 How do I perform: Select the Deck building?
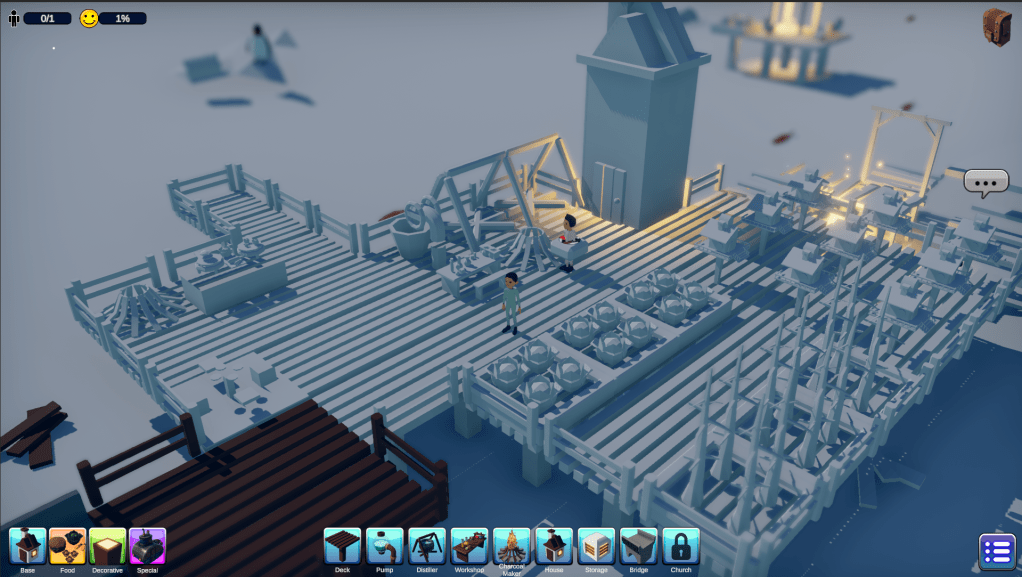point(342,546)
